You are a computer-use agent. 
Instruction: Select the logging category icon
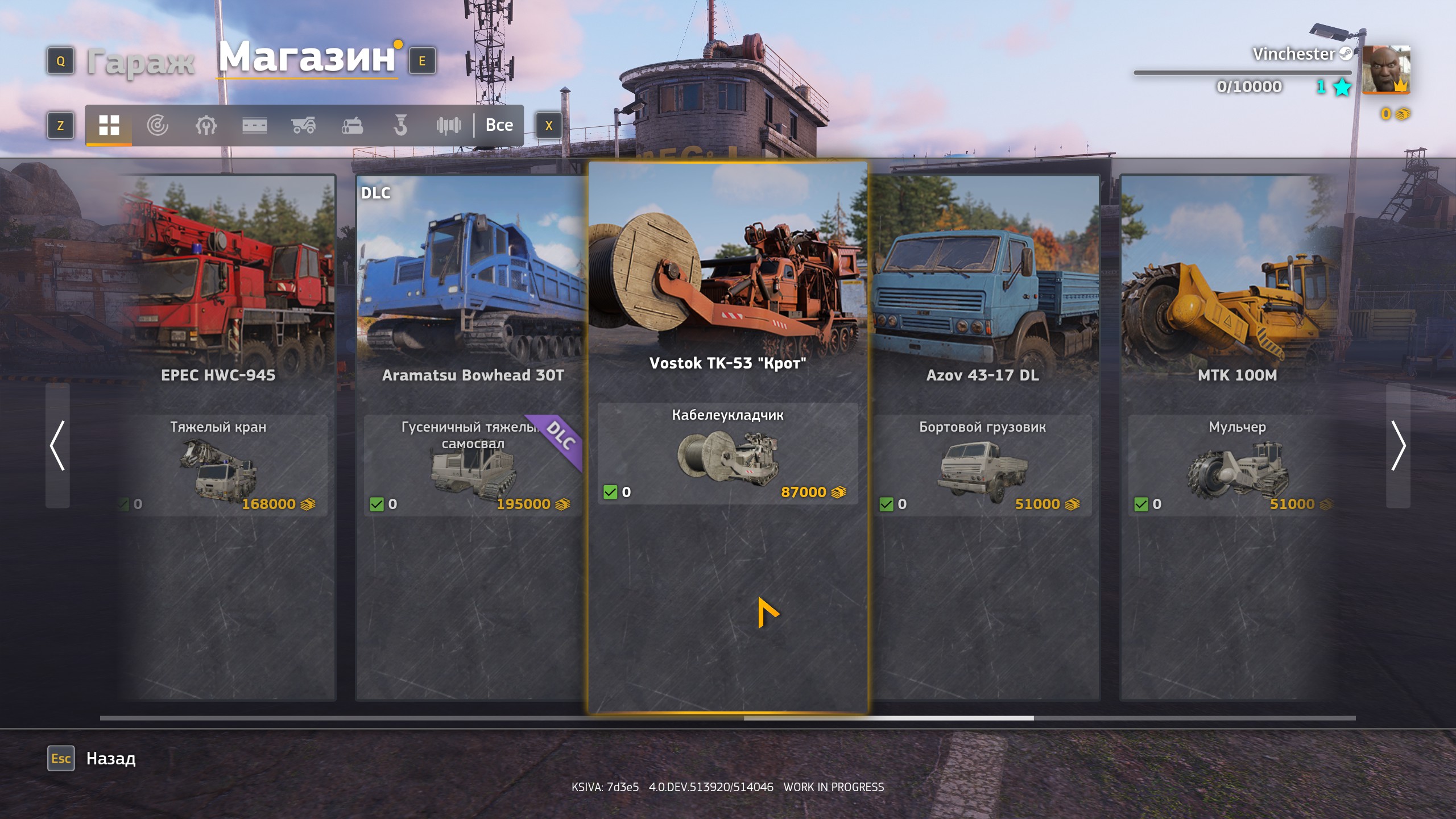[352, 125]
